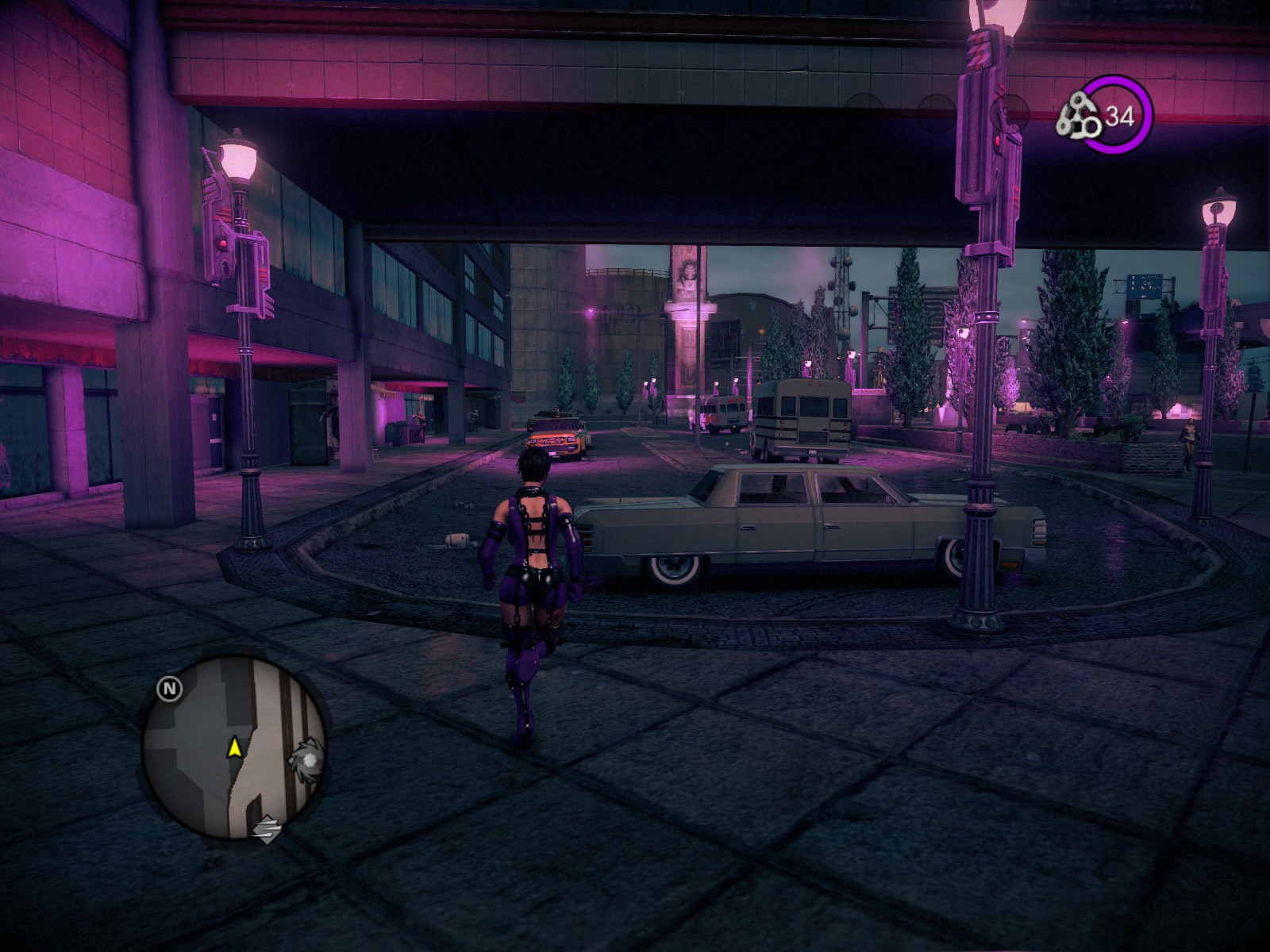Select the yellow player arrow on minimap
The width and height of the screenshot is (1270, 952).
(234, 747)
